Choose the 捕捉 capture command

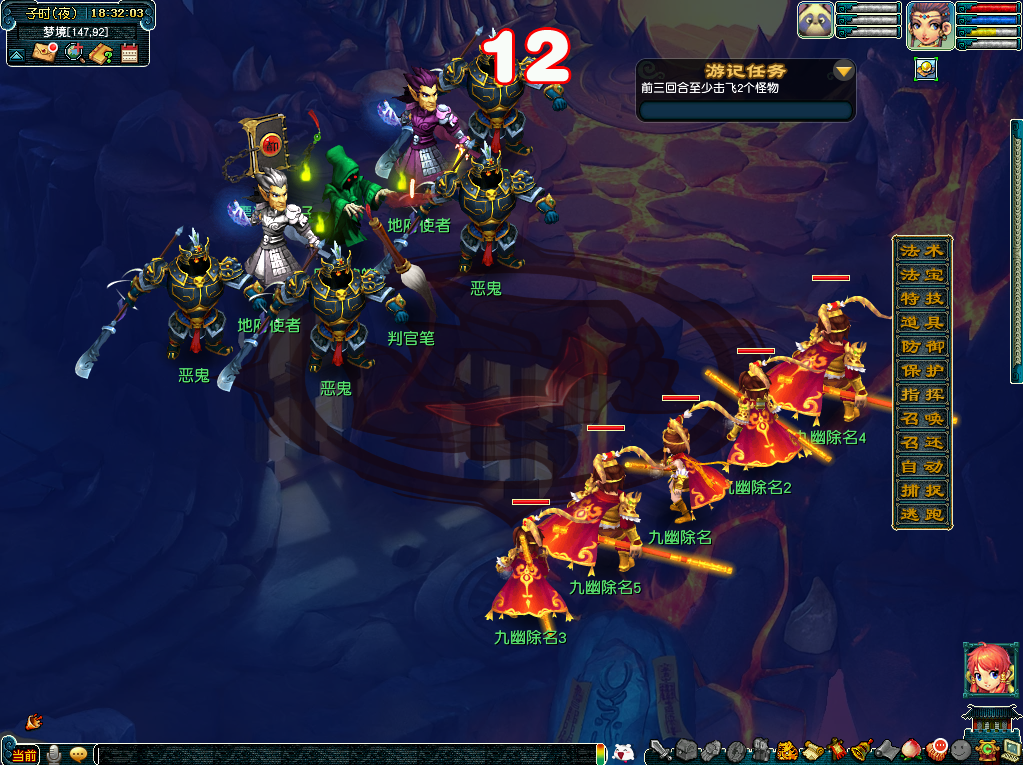921,490
